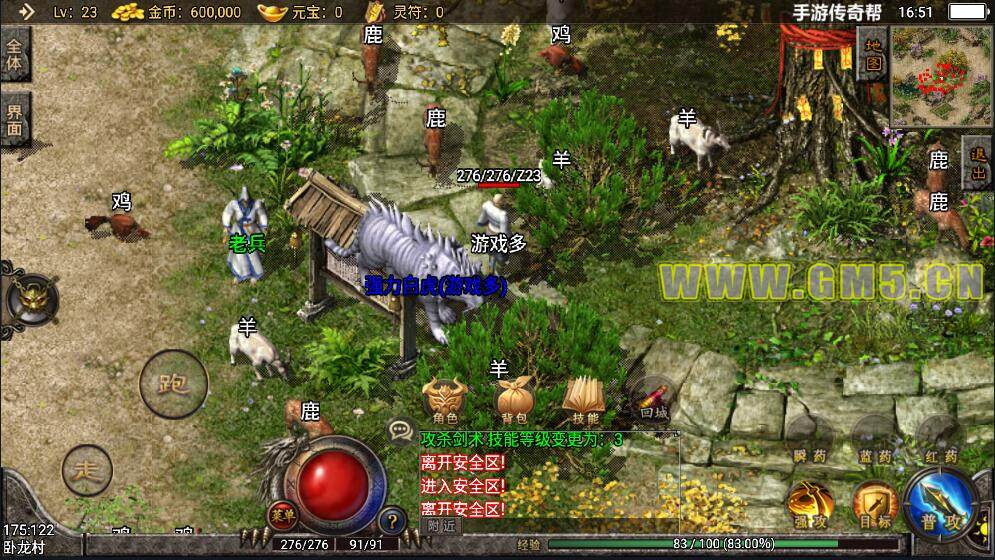995x560 pixels.
Task: Use the 瞬药 instant potion slot
Action: (x=809, y=441)
